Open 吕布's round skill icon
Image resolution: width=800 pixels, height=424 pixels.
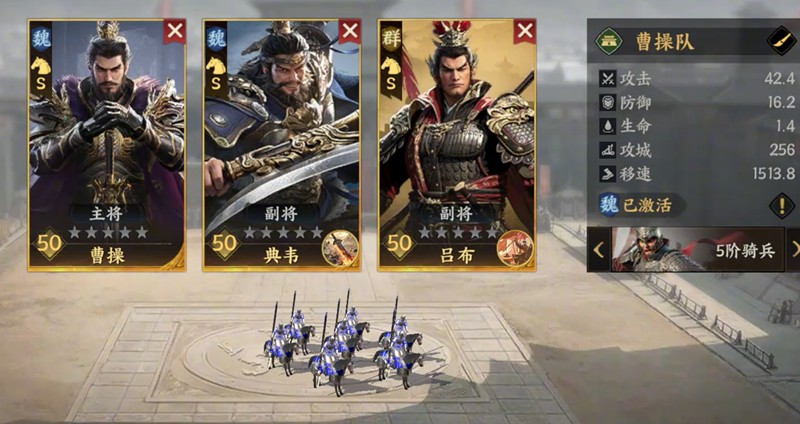(x=515, y=248)
